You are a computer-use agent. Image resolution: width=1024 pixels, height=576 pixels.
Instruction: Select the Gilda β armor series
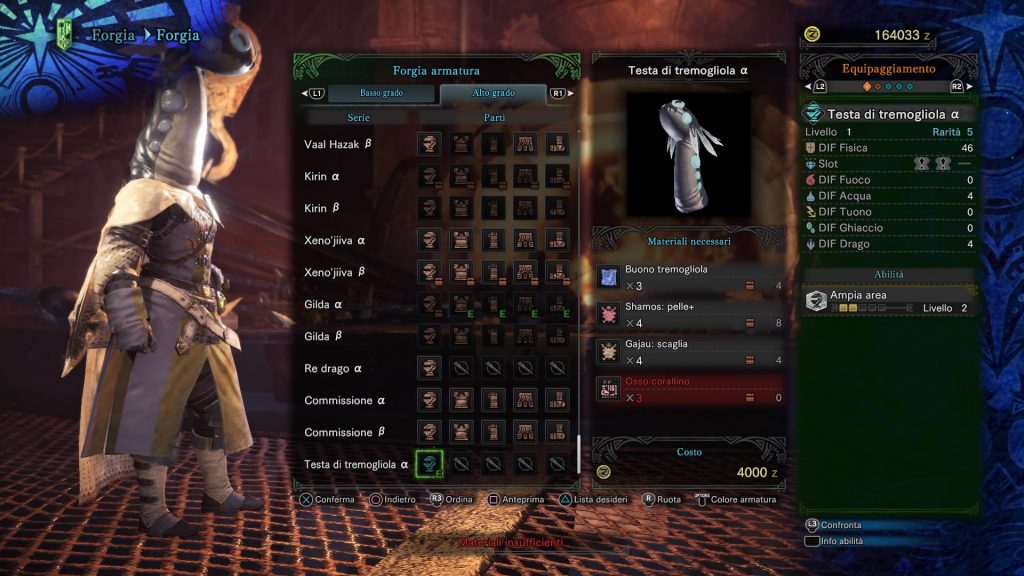coord(323,336)
